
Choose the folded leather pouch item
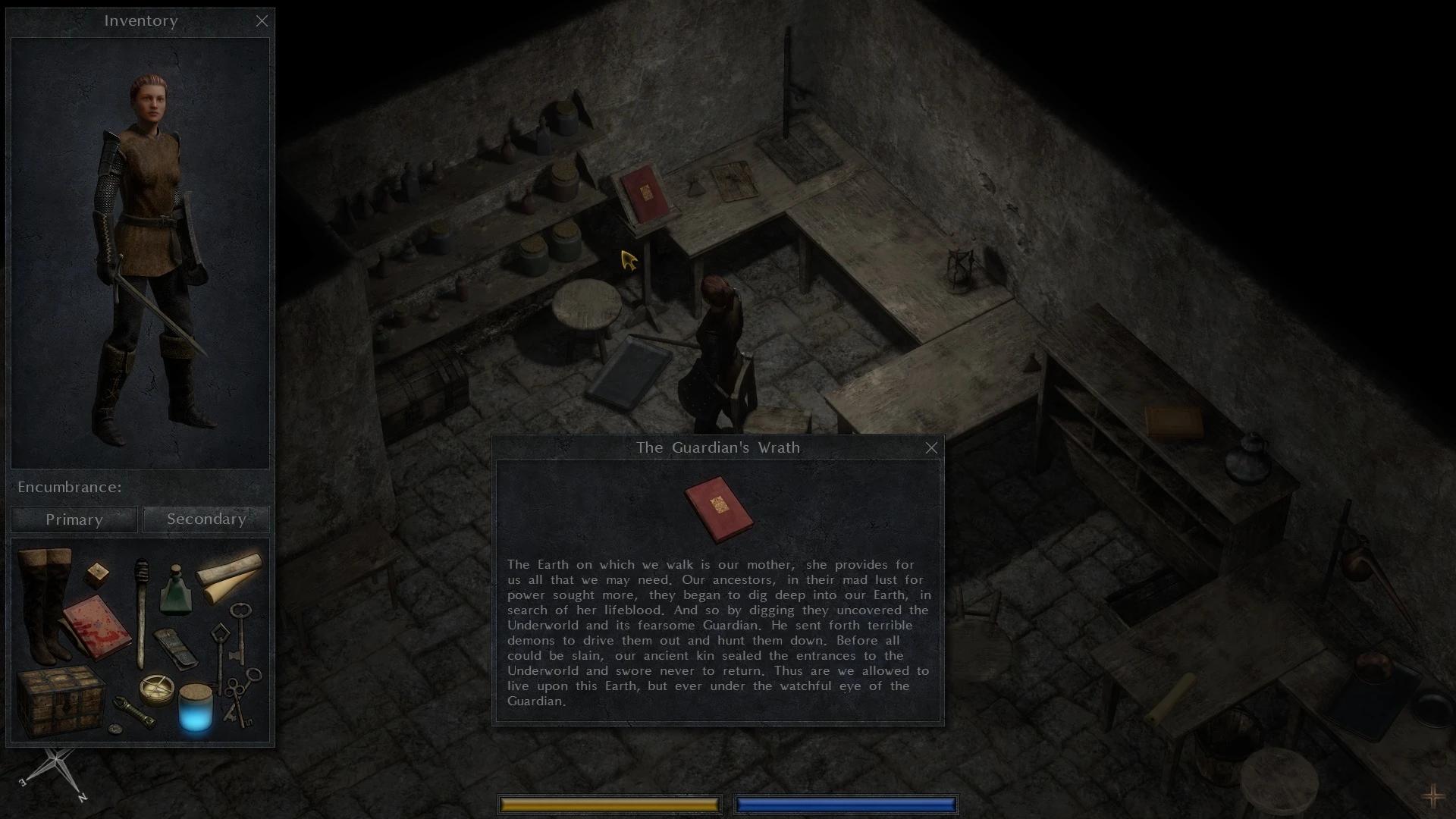point(176,647)
